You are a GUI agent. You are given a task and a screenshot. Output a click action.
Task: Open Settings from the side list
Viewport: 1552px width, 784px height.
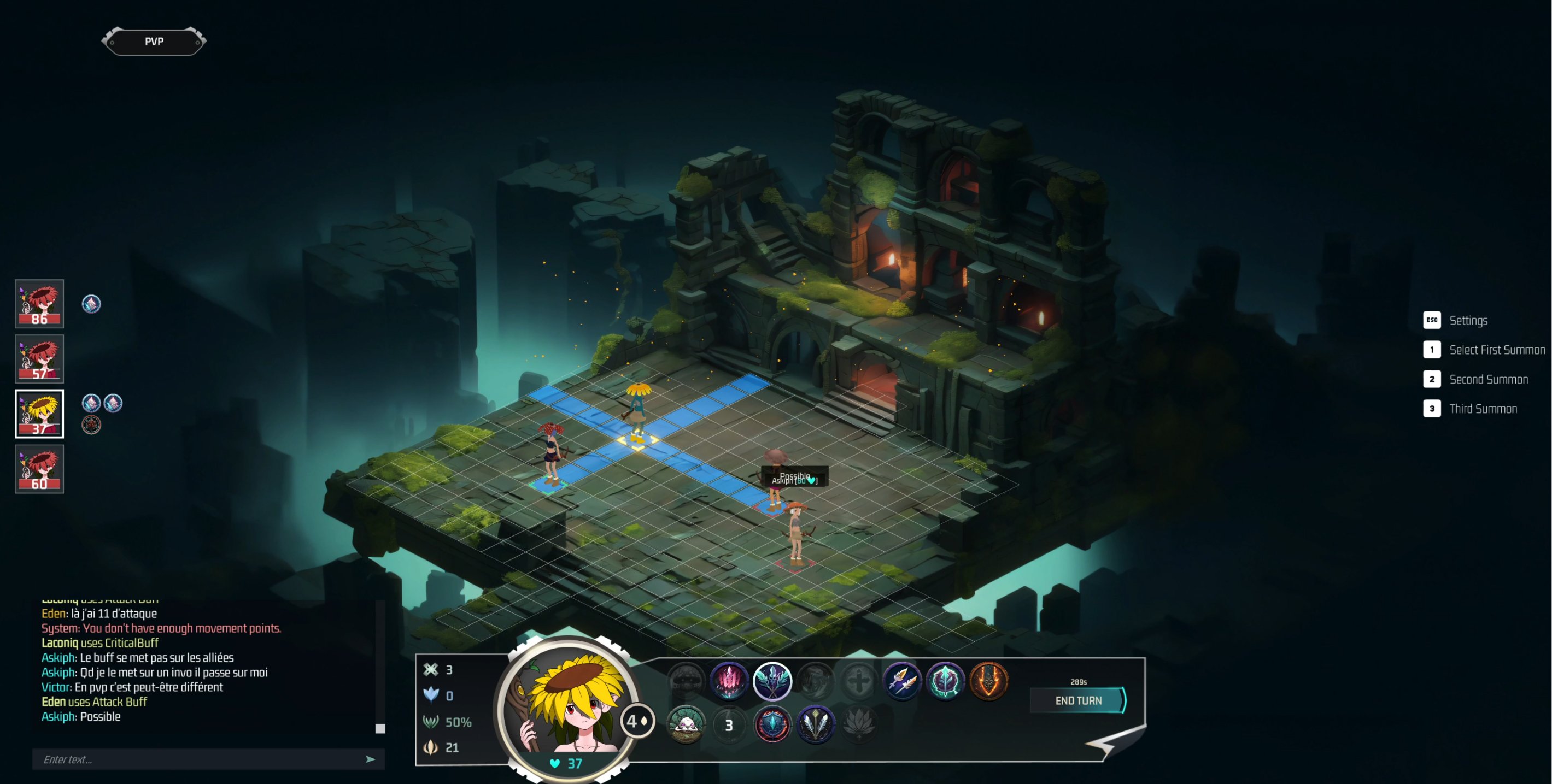[x=1468, y=320]
